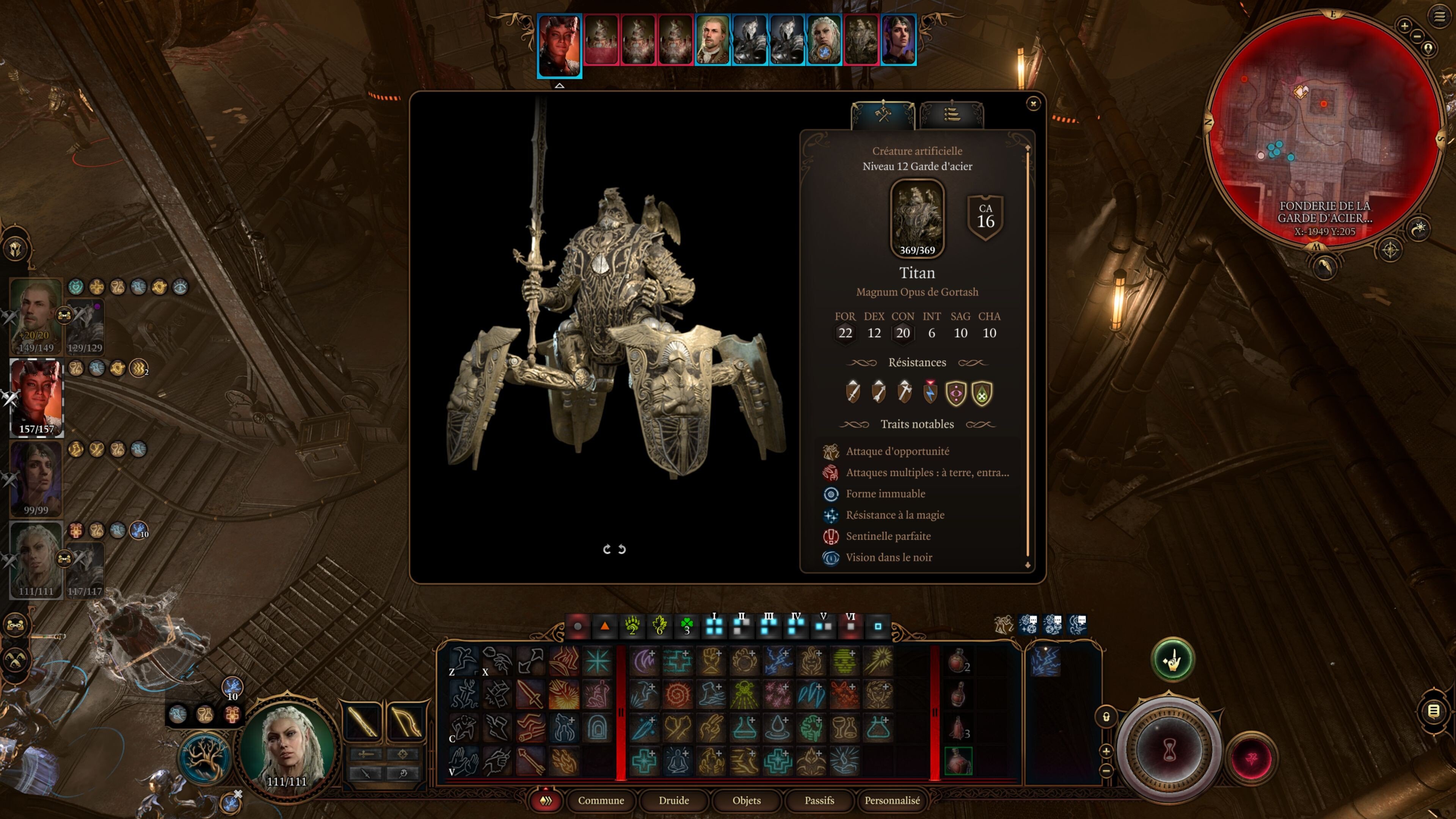The width and height of the screenshot is (1456, 819).
Task: Rotate the Titan model left
Action: tap(607, 549)
